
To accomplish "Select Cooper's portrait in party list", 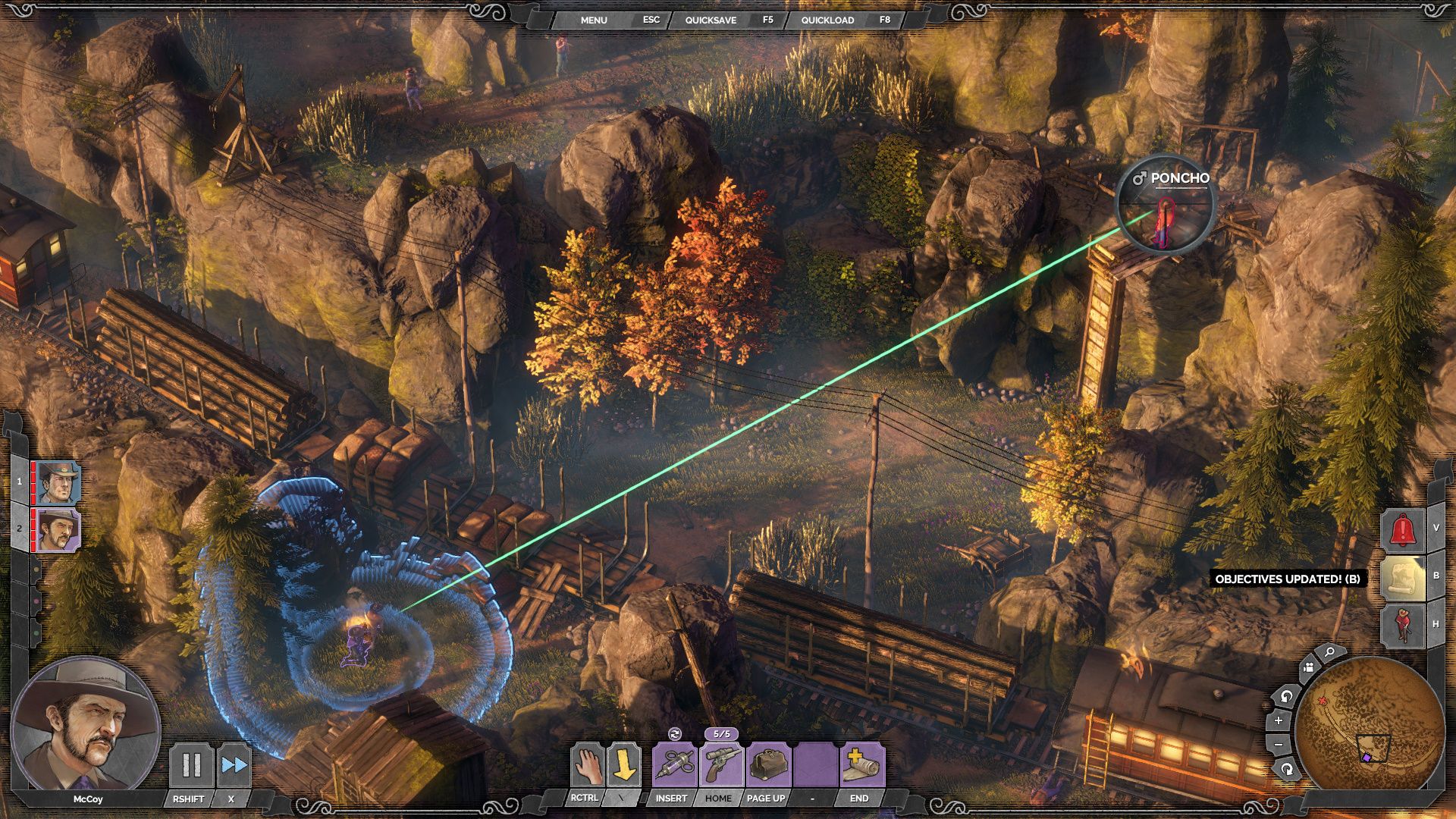I will (59, 482).
